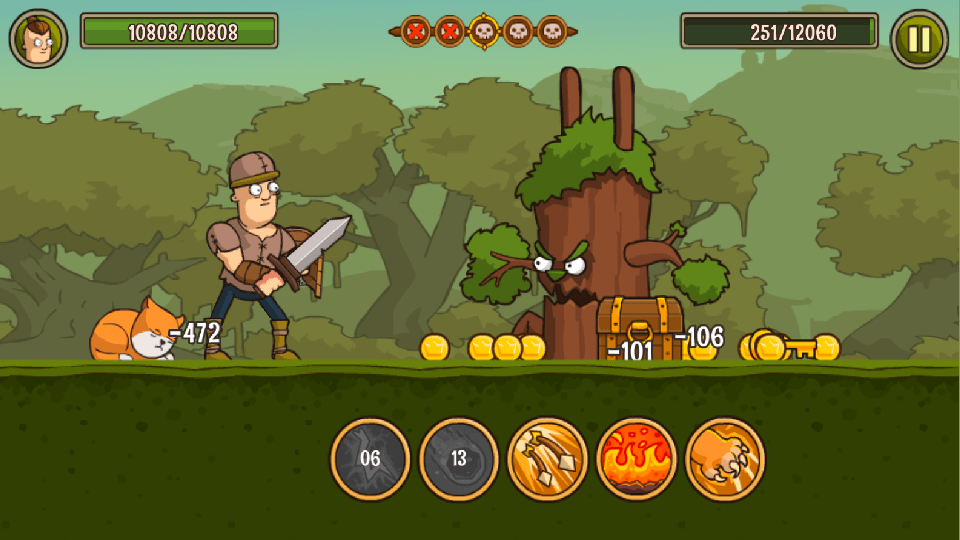Cast the fire lava skill
This screenshot has width=960, height=540.
636,459
